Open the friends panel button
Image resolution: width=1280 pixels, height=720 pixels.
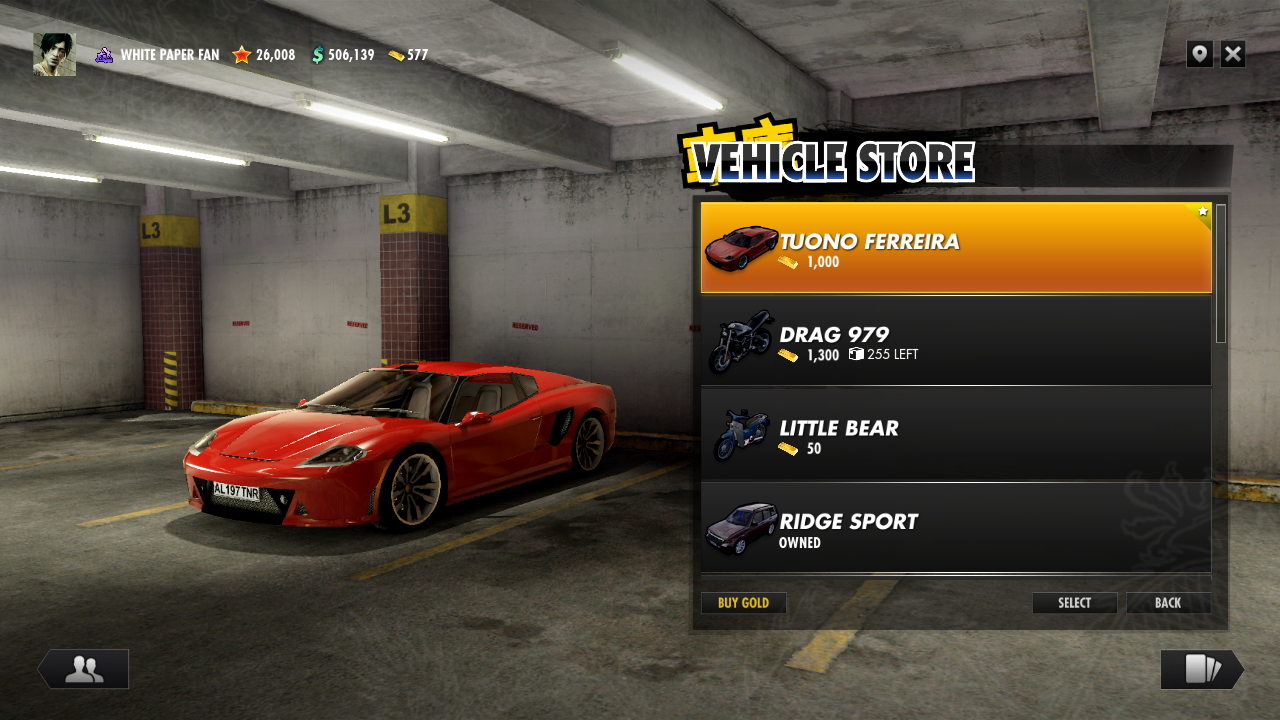click(84, 669)
